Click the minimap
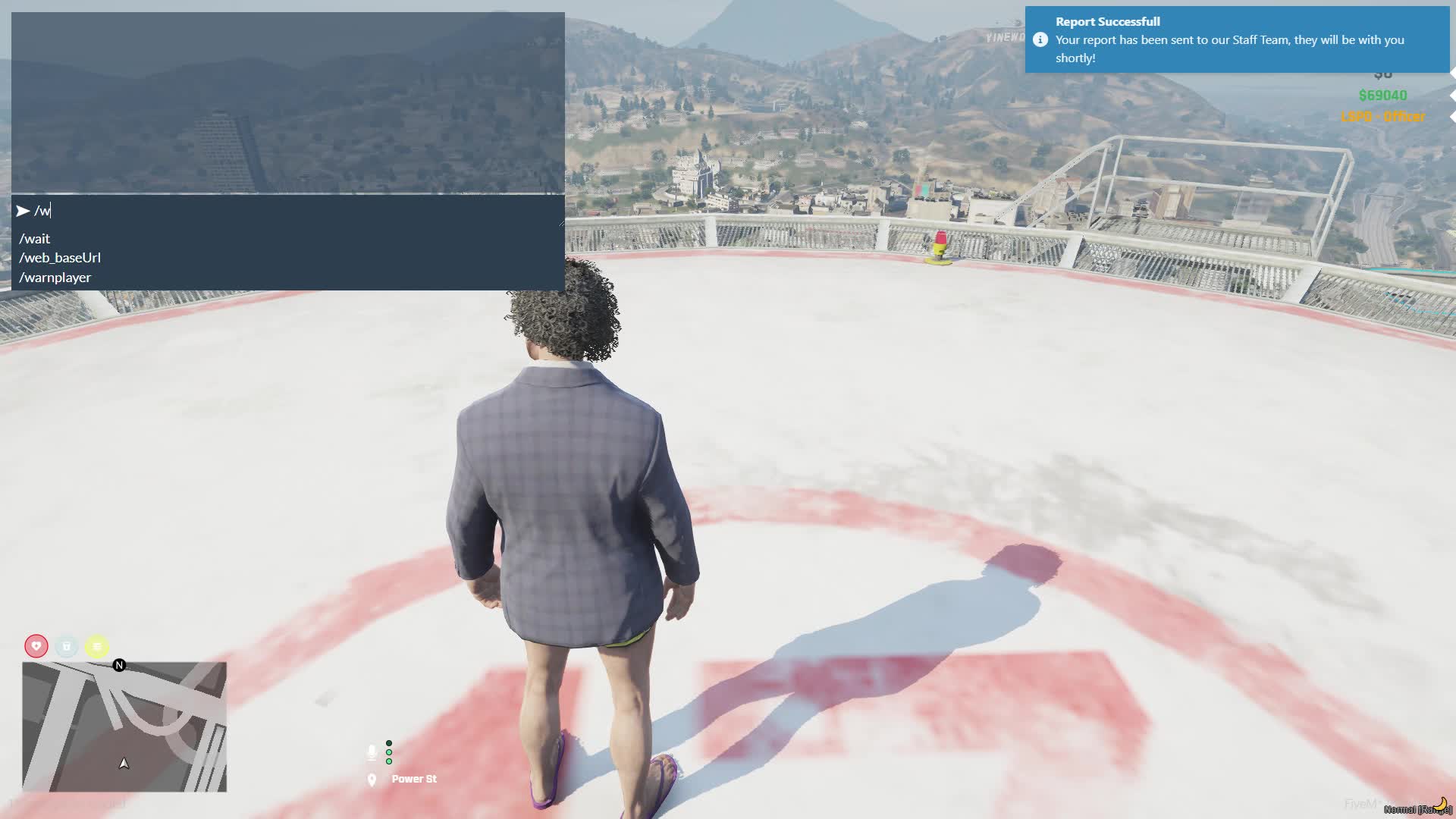 124,726
